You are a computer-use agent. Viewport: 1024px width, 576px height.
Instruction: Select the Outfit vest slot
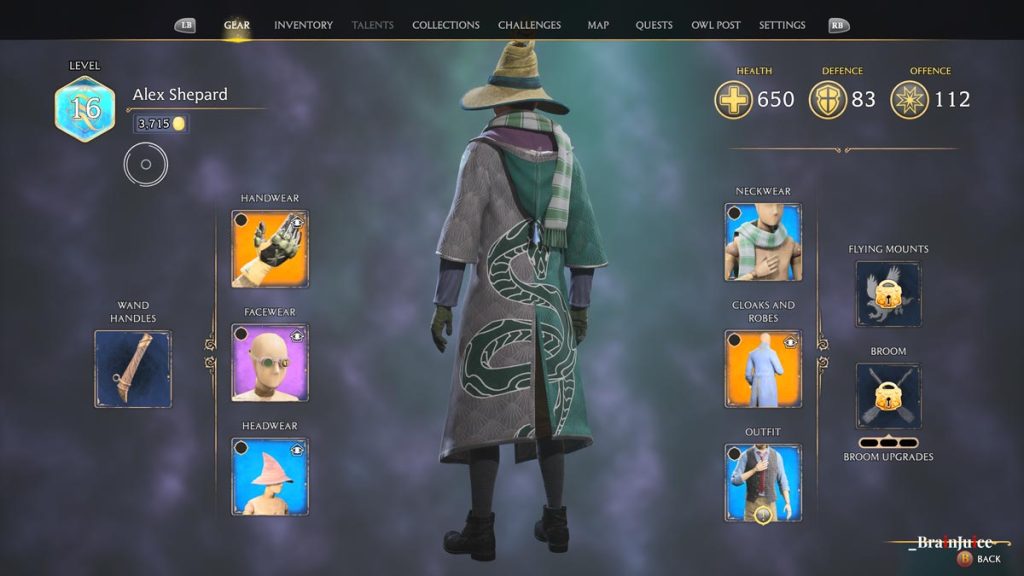pyautogui.click(x=763, y=483)
